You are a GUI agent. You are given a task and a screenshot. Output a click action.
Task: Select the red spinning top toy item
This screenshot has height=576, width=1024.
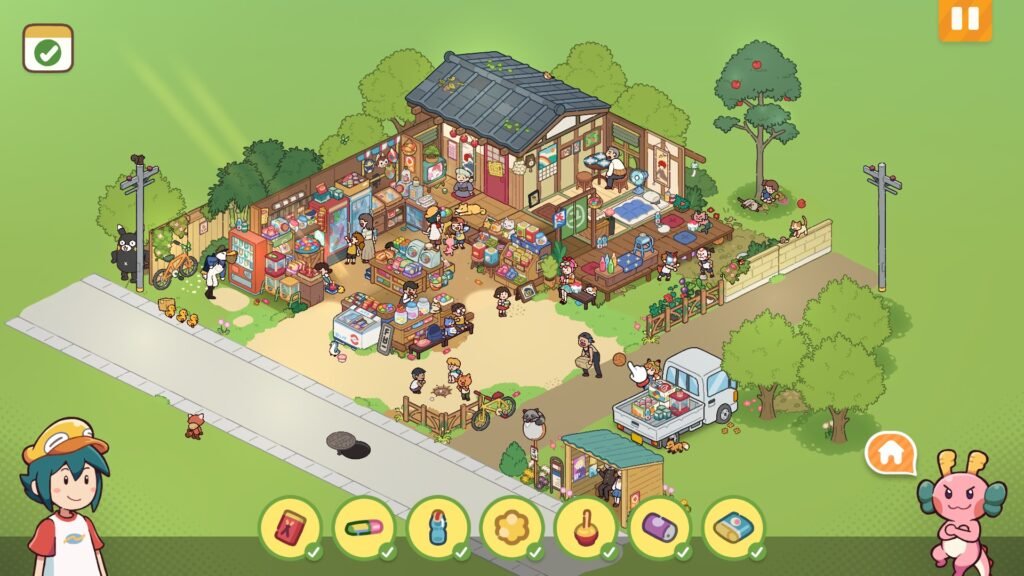tap(585, 527)
